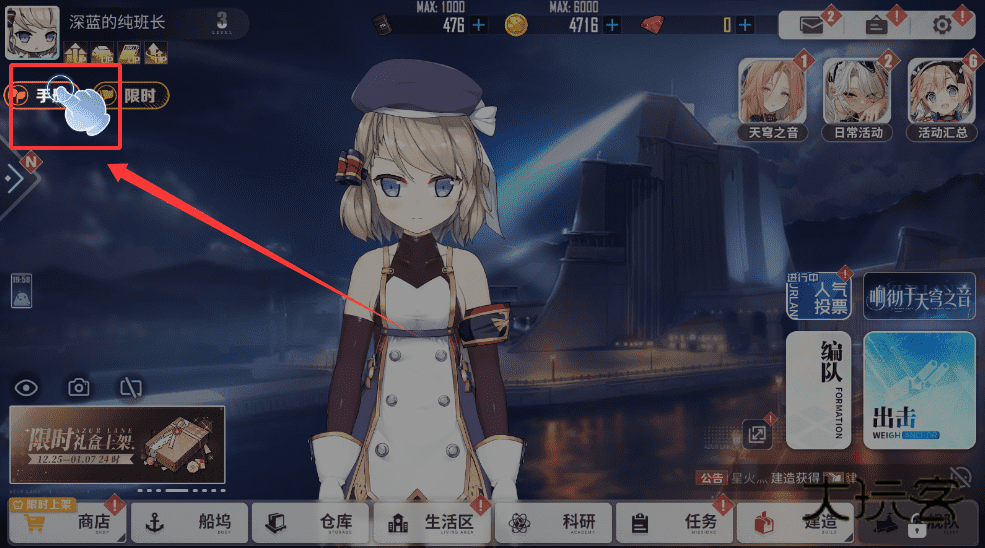Add coins with the plus button
Viewport: 985px width, 548px height.
click(612, 25)
